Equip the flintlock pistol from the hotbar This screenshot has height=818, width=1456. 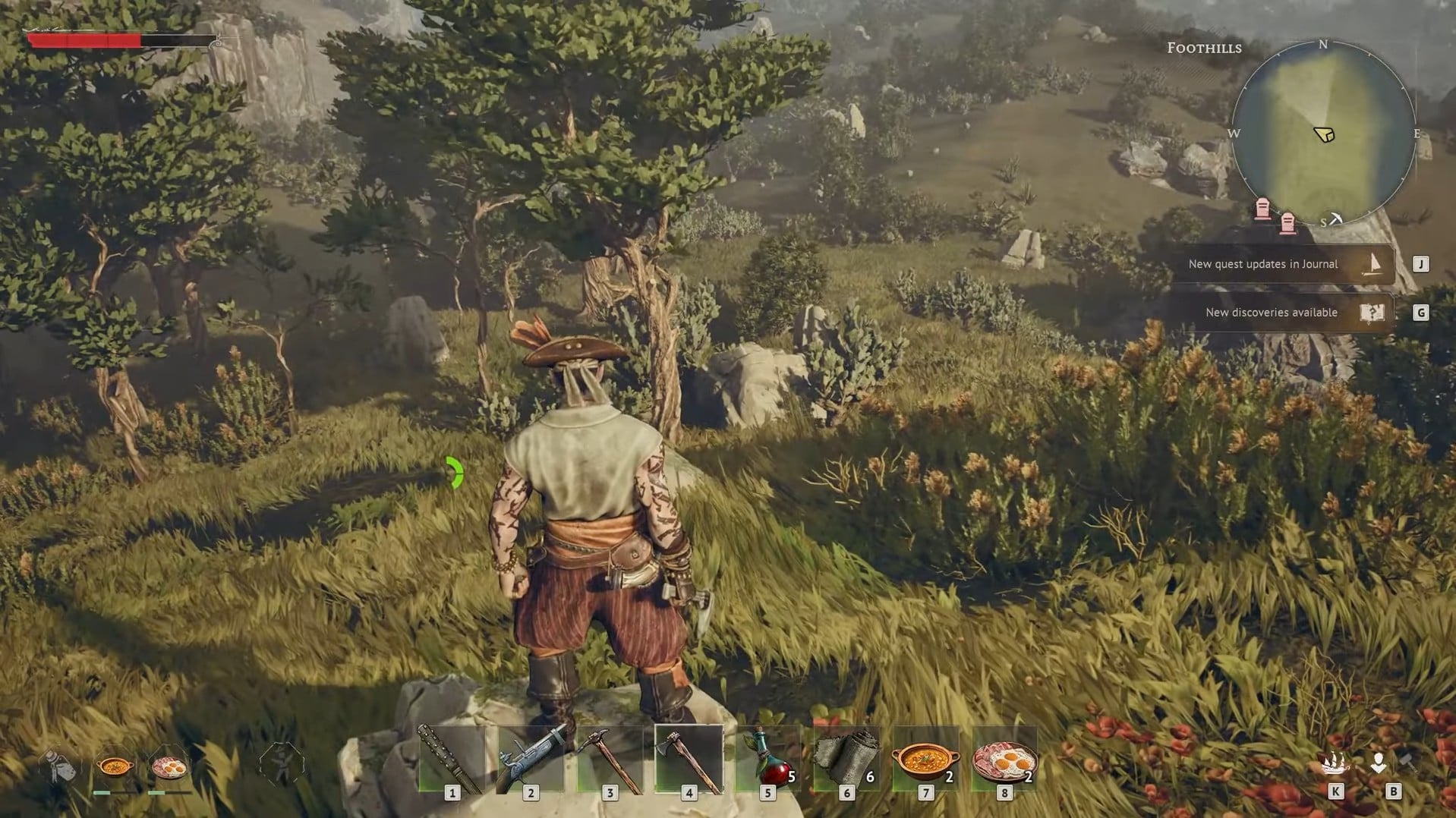click(531, 760)
